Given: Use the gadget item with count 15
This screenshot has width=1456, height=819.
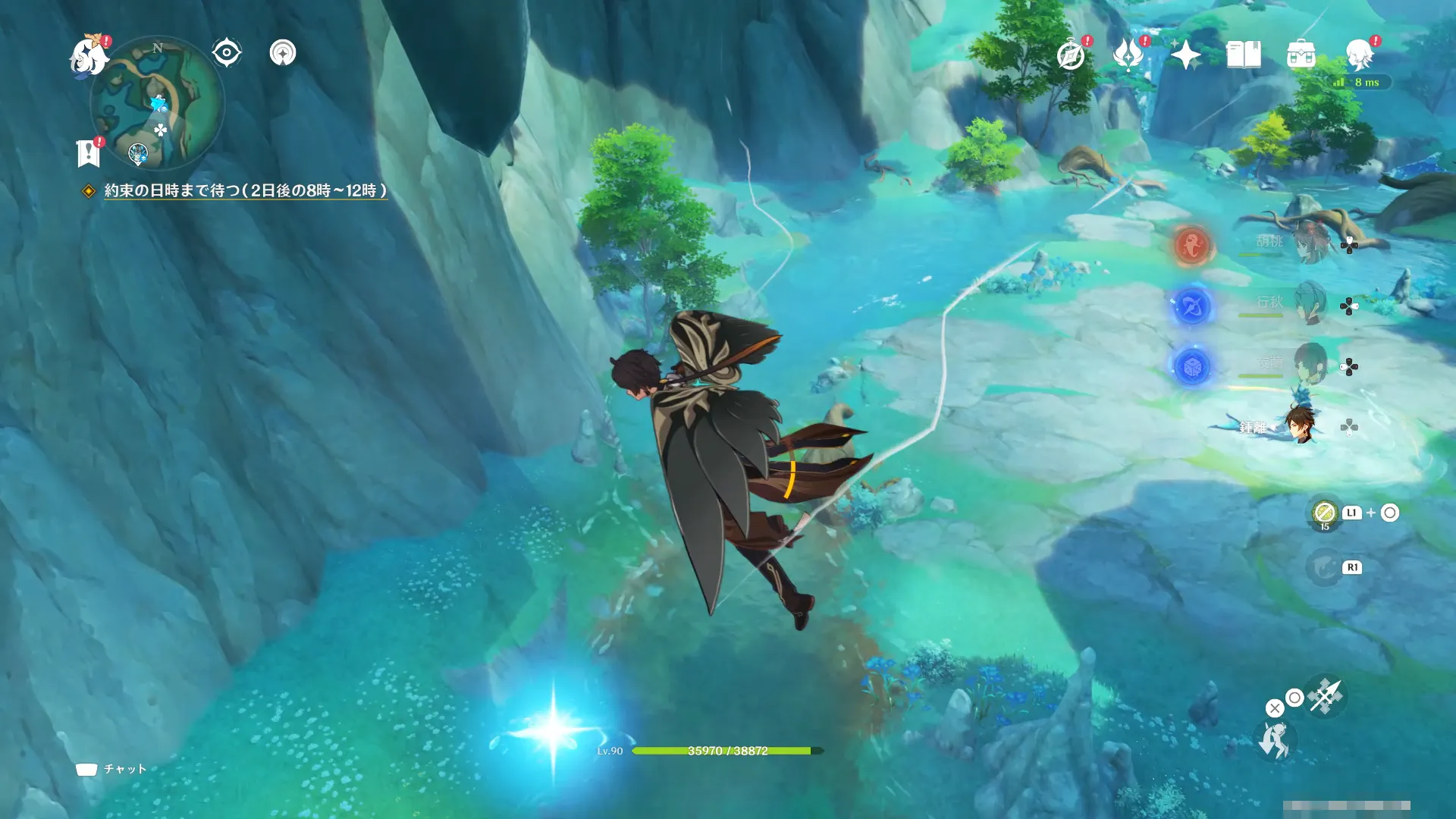Looking at the screenshot, I should pyautogui.click(x=1325, y=513).
